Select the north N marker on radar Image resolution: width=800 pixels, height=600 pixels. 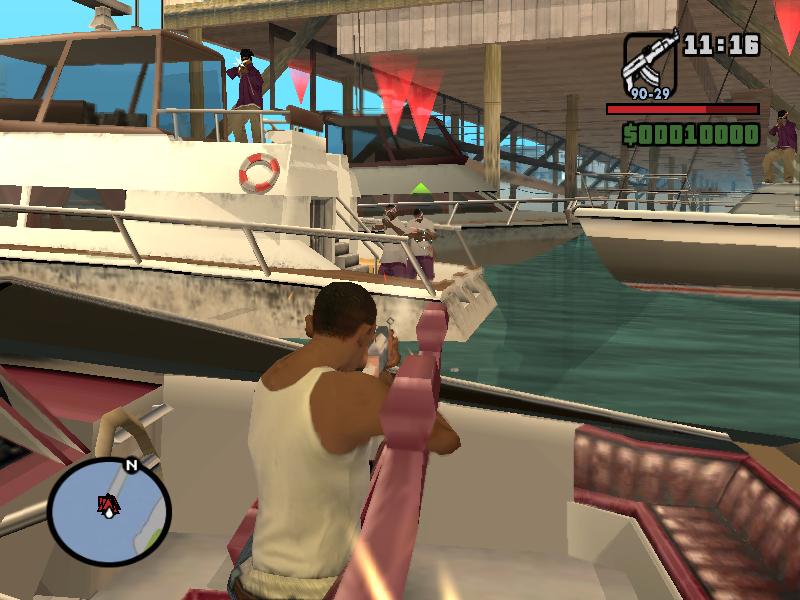point(130,465)
